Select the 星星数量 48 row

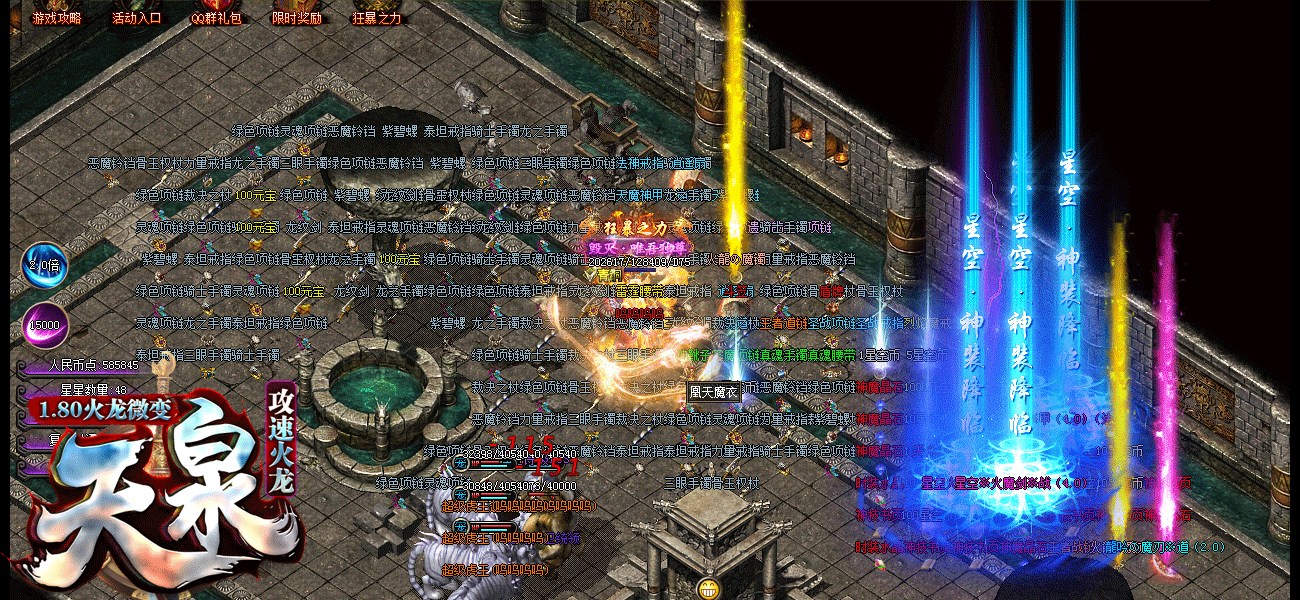coord(94,390)
